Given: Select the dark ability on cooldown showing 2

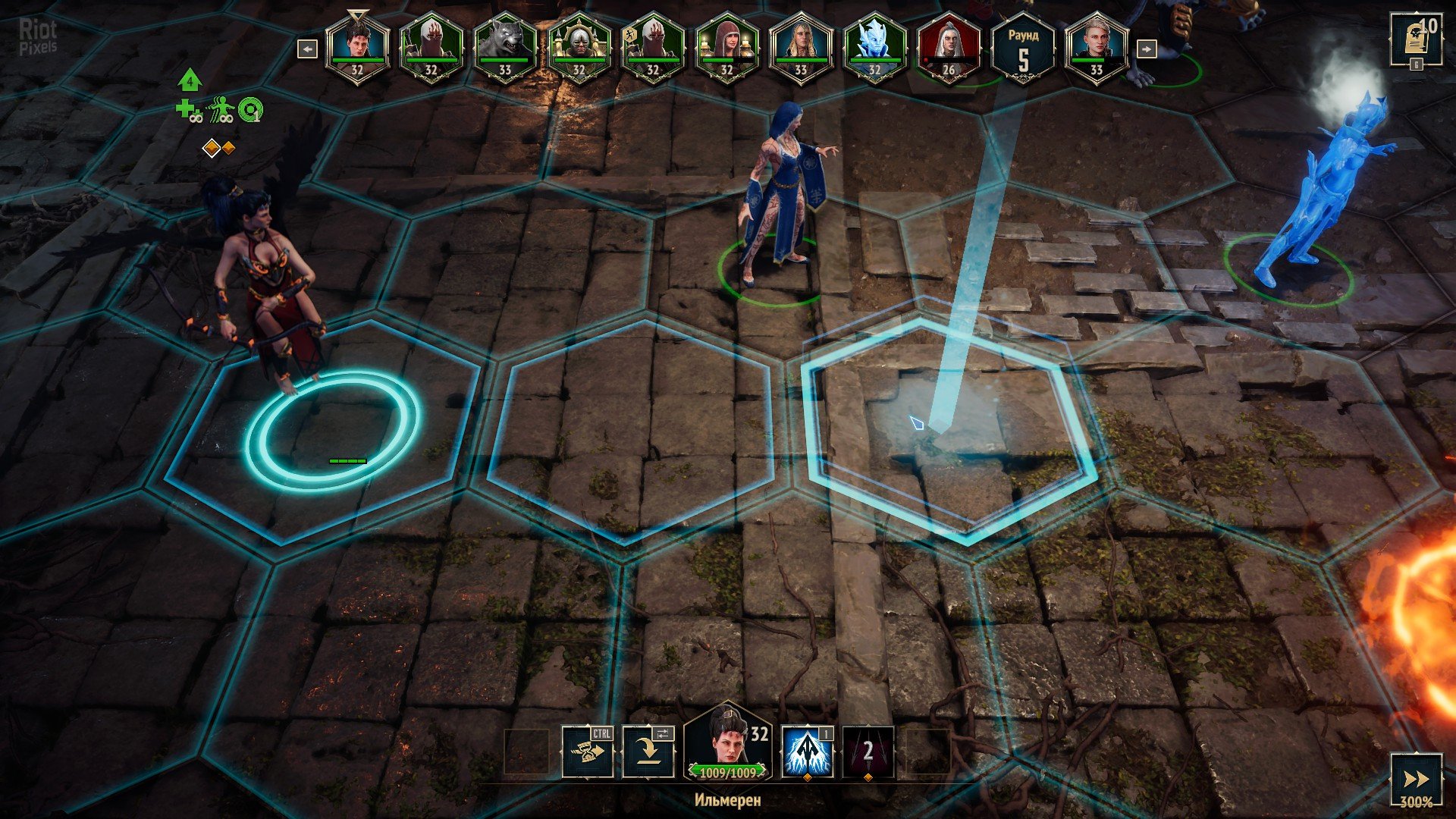Looking at the screenshot, I should 868,752.
